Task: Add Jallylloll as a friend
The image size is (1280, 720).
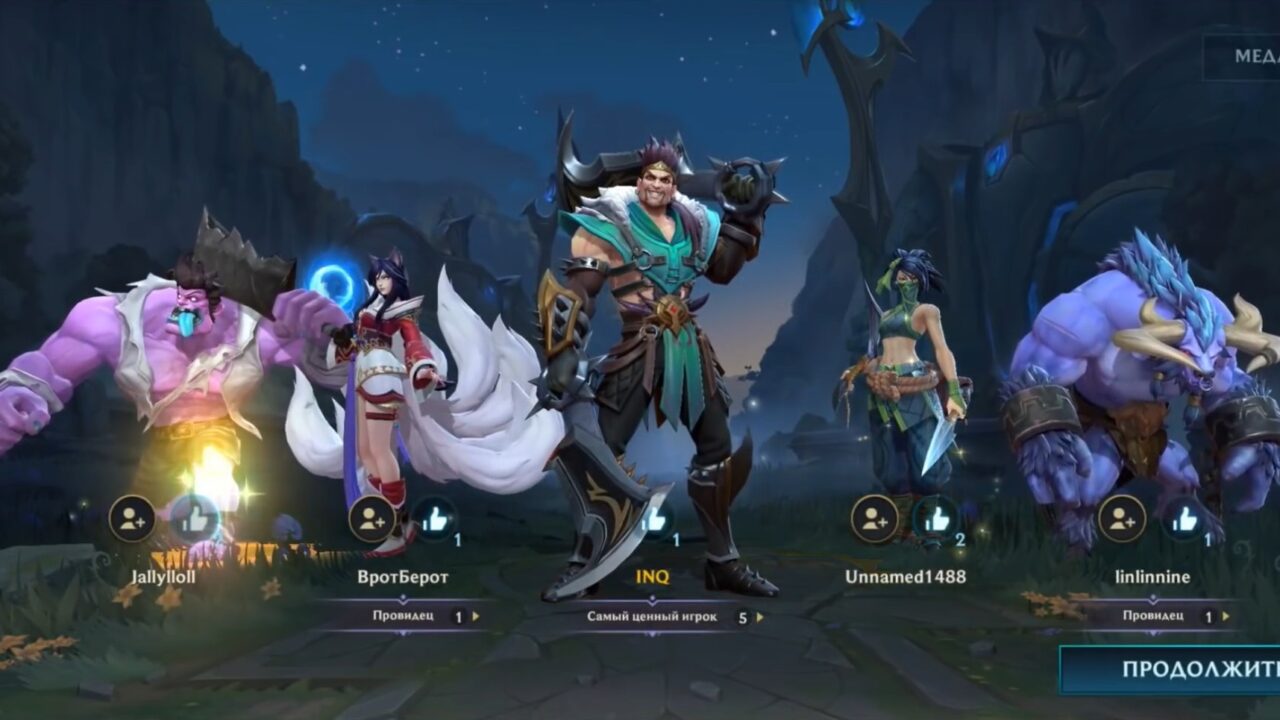Action: pos(132,519)
